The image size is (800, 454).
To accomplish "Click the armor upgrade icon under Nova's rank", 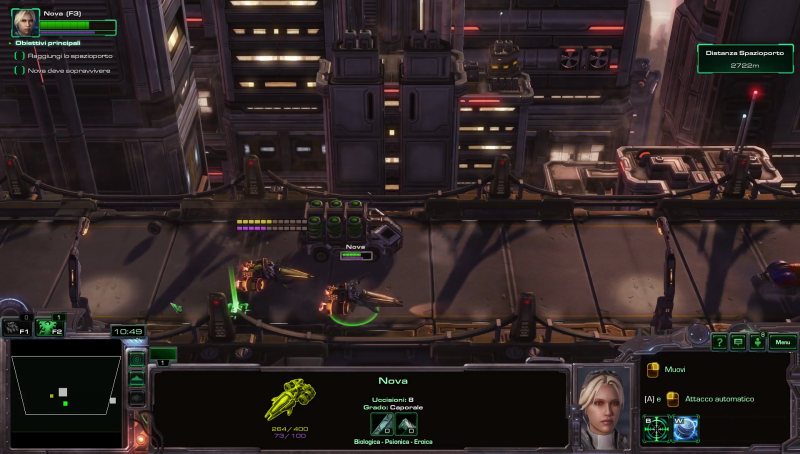I will pyautogui.click(x=406, y=424).
